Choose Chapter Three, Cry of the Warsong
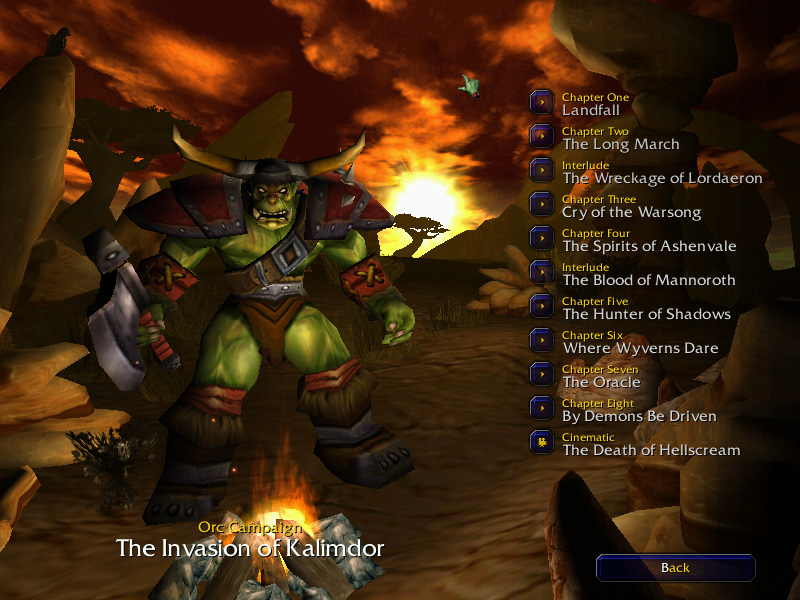Image resolution: width=800 pixels, height=600 pixels. 542,204
